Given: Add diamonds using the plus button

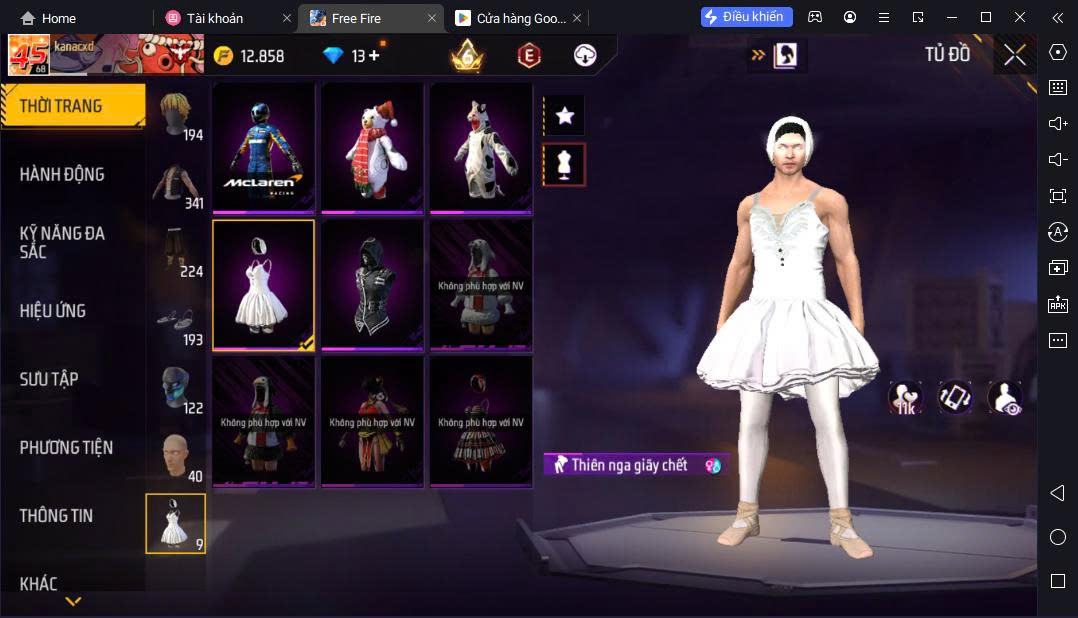Looking at the screenshot, I should [x=374, y=56].
